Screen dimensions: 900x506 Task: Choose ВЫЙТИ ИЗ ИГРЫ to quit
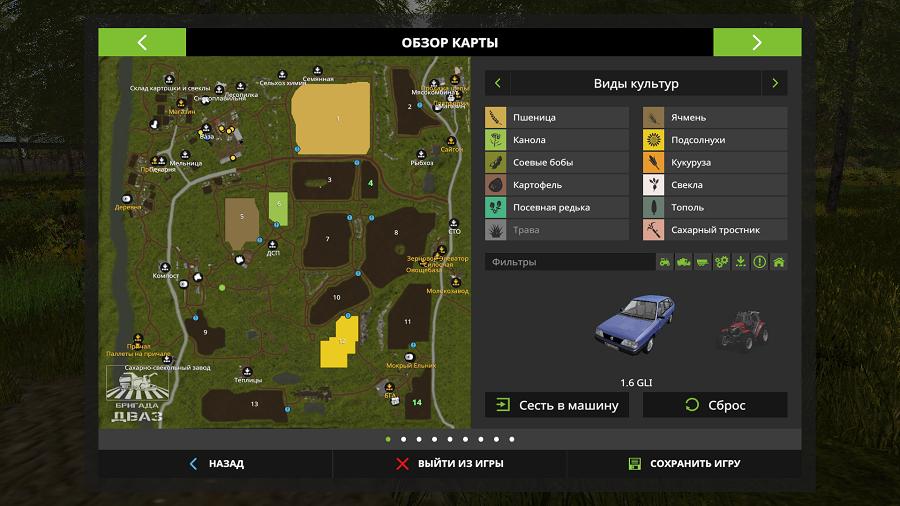tap(449, 464)
